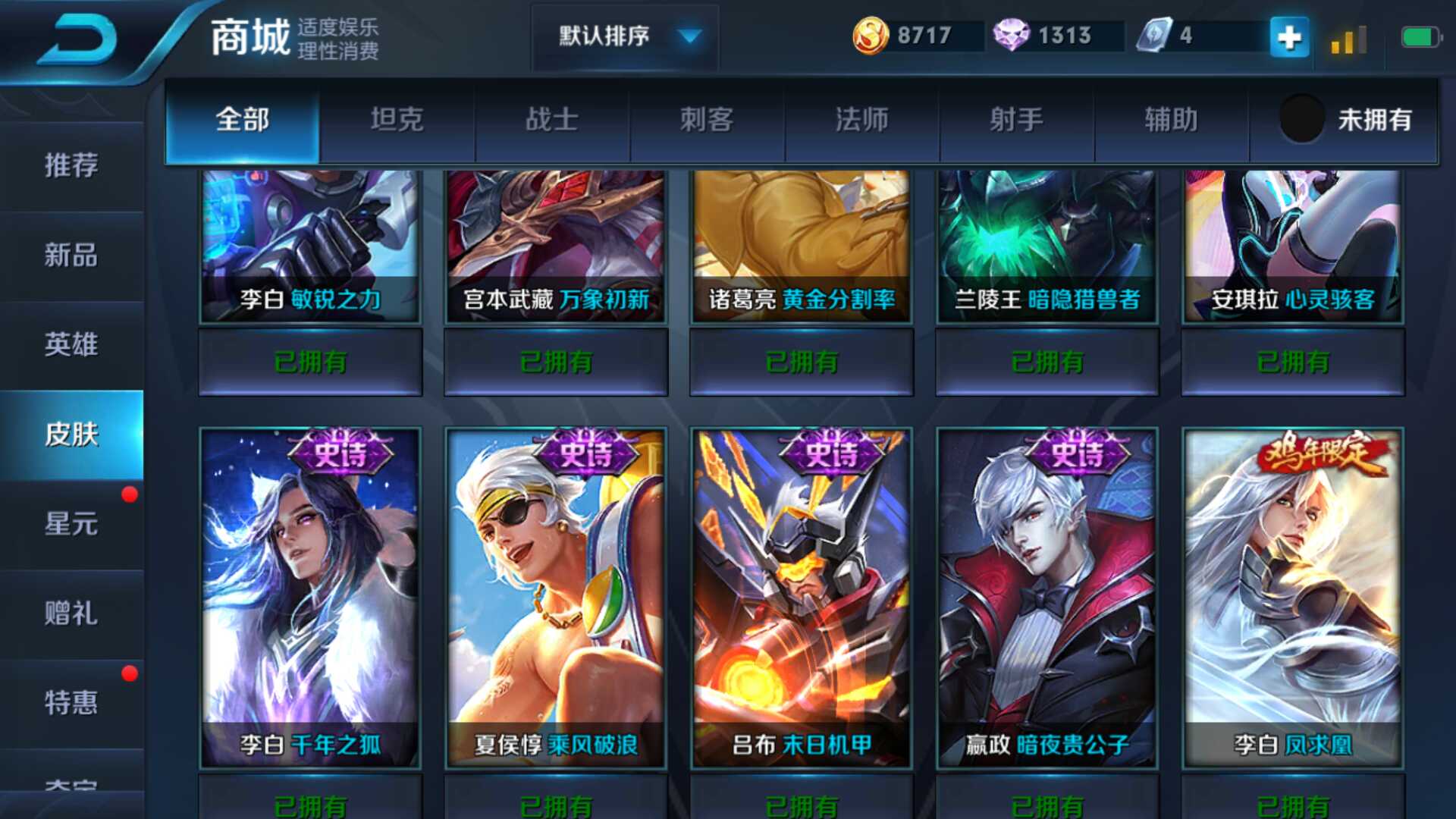This screenshot has width=1456, height=819.
Task: Open the 推荐 shop section
Action: click(x=71, y=165)
